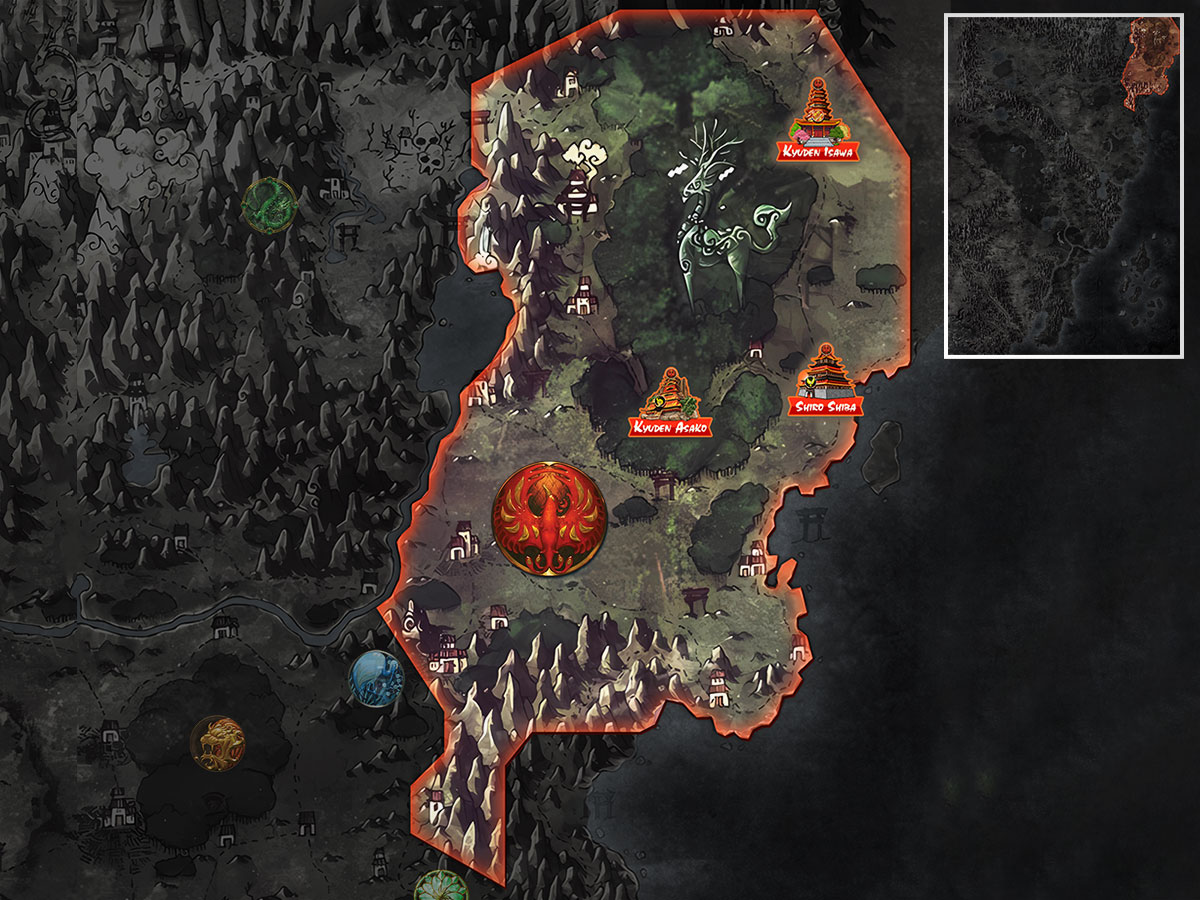The width and height of the screenshot is (1200, 900).
Task: Click the overview minimap panel
Action: click(1064, 186)
